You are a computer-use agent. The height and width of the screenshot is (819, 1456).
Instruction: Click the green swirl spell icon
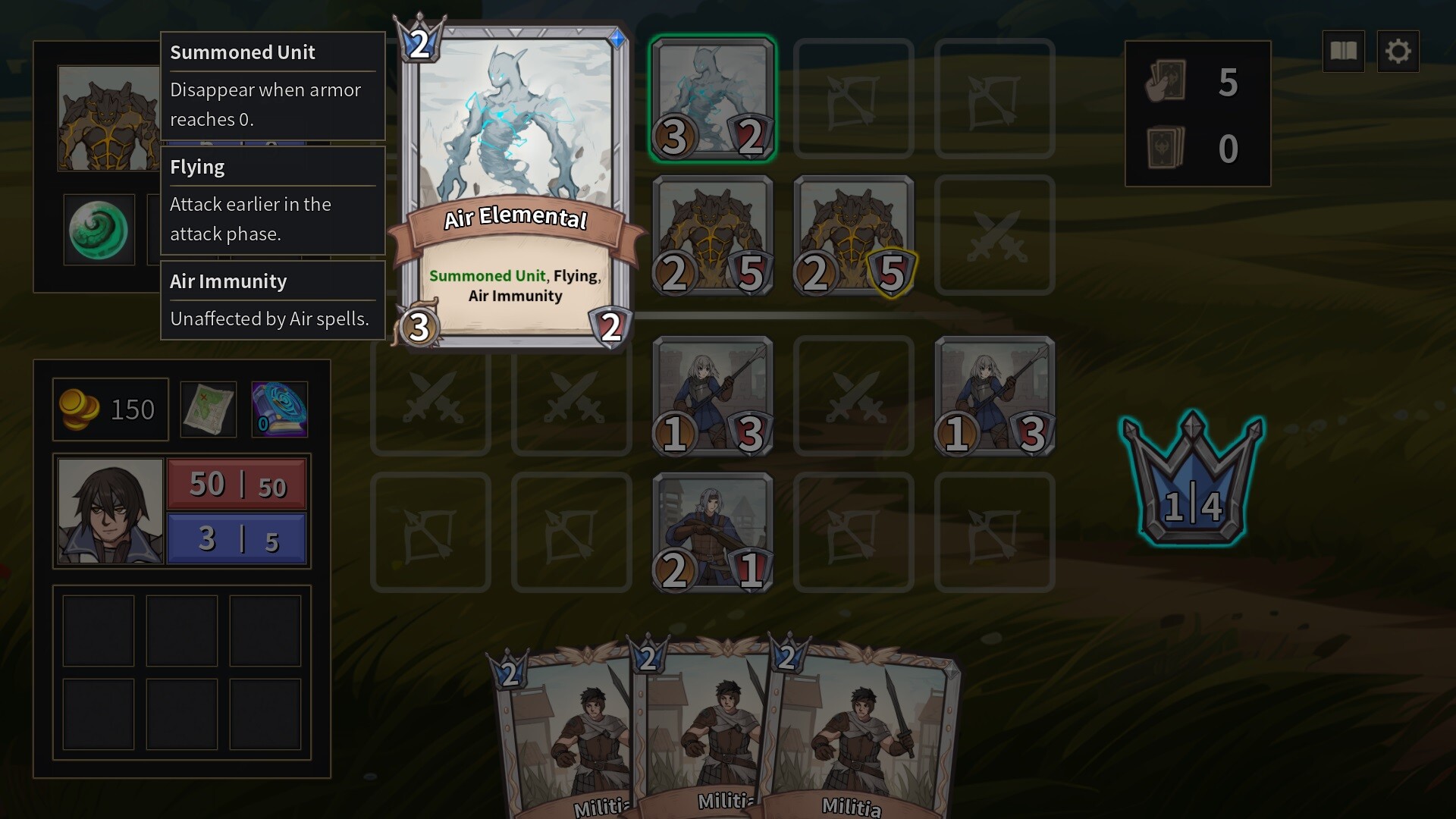point(99,230)
